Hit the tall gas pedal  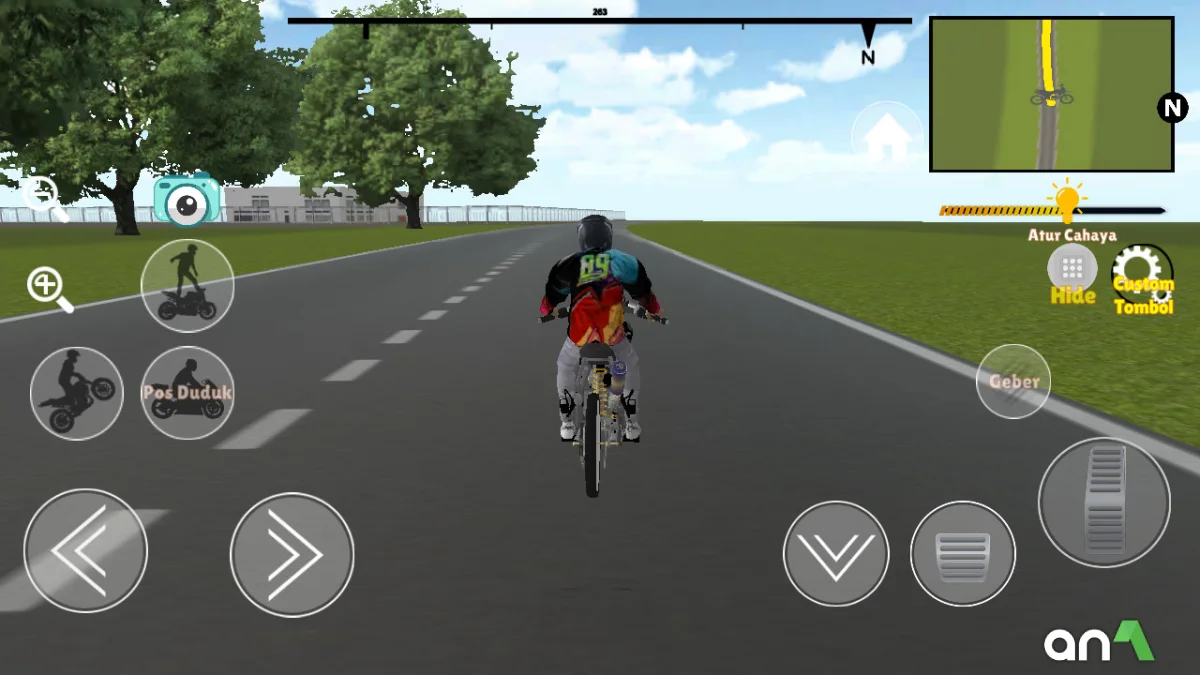[x=1104, y=502]
